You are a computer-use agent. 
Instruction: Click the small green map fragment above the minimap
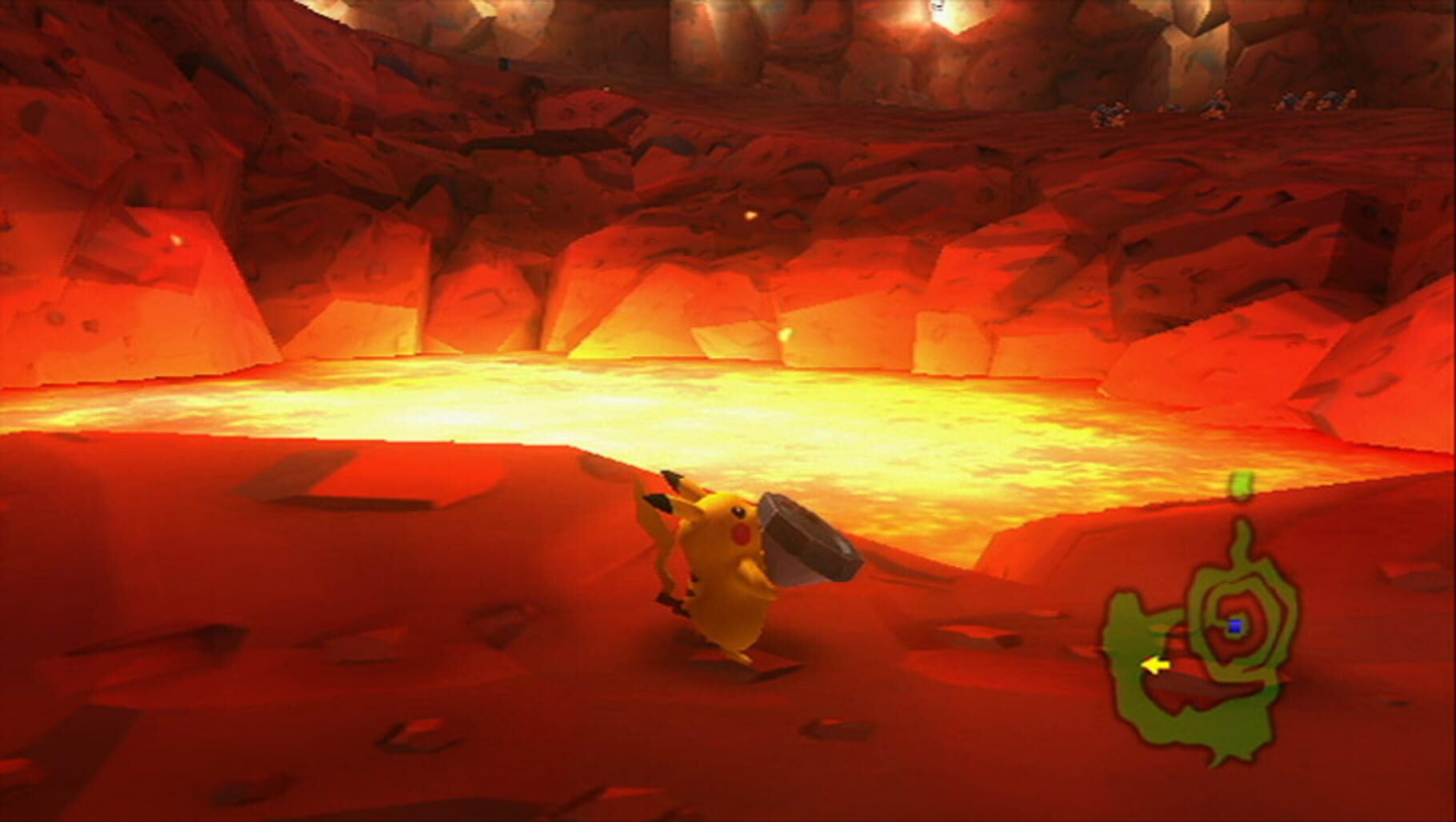point(1241,483)
